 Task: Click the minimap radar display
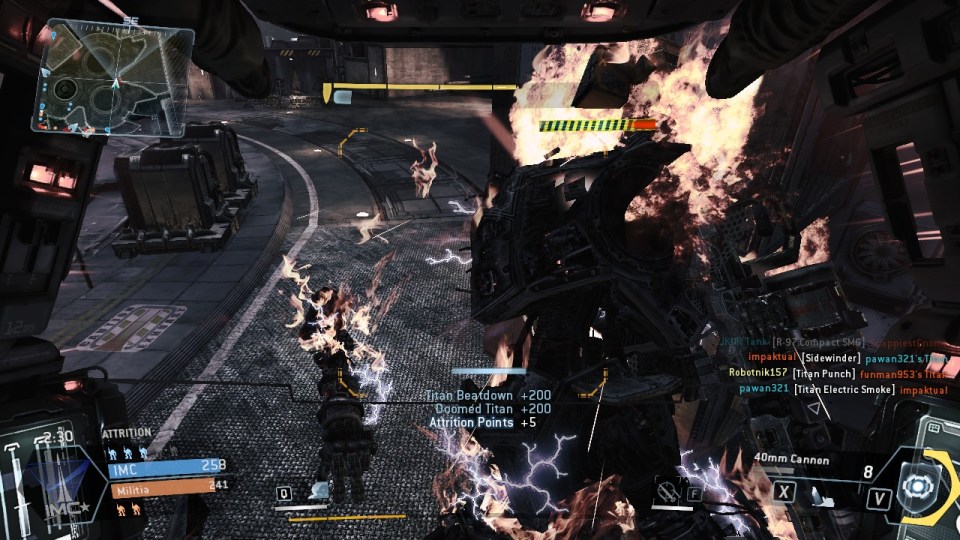coord(111,79)
